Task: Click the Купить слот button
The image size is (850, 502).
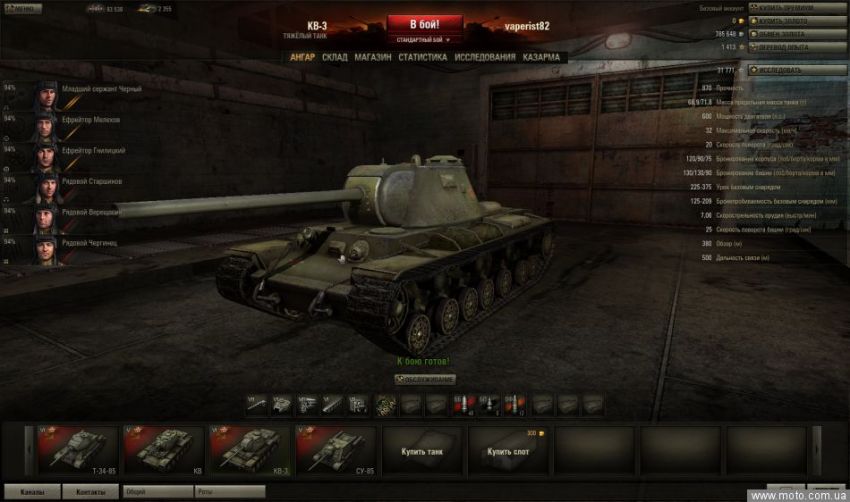Action: [506, 451]
